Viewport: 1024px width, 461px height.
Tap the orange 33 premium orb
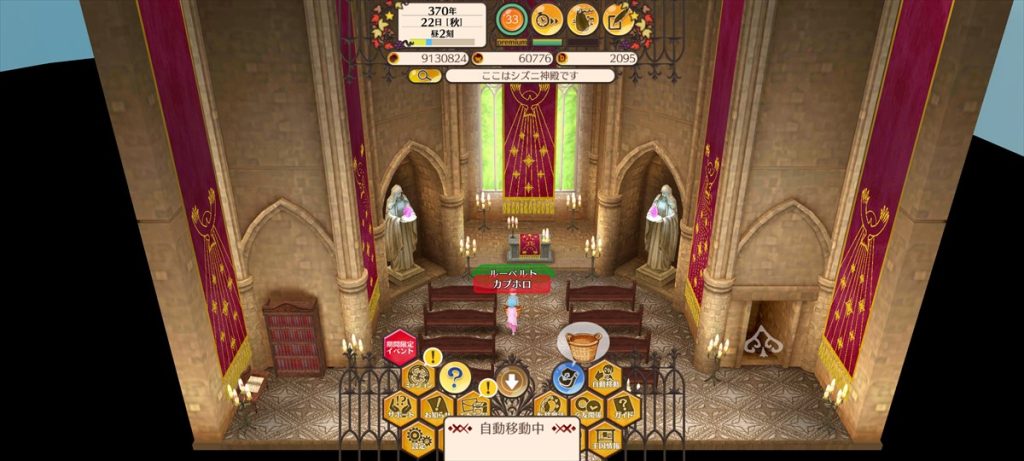[512, 19]
